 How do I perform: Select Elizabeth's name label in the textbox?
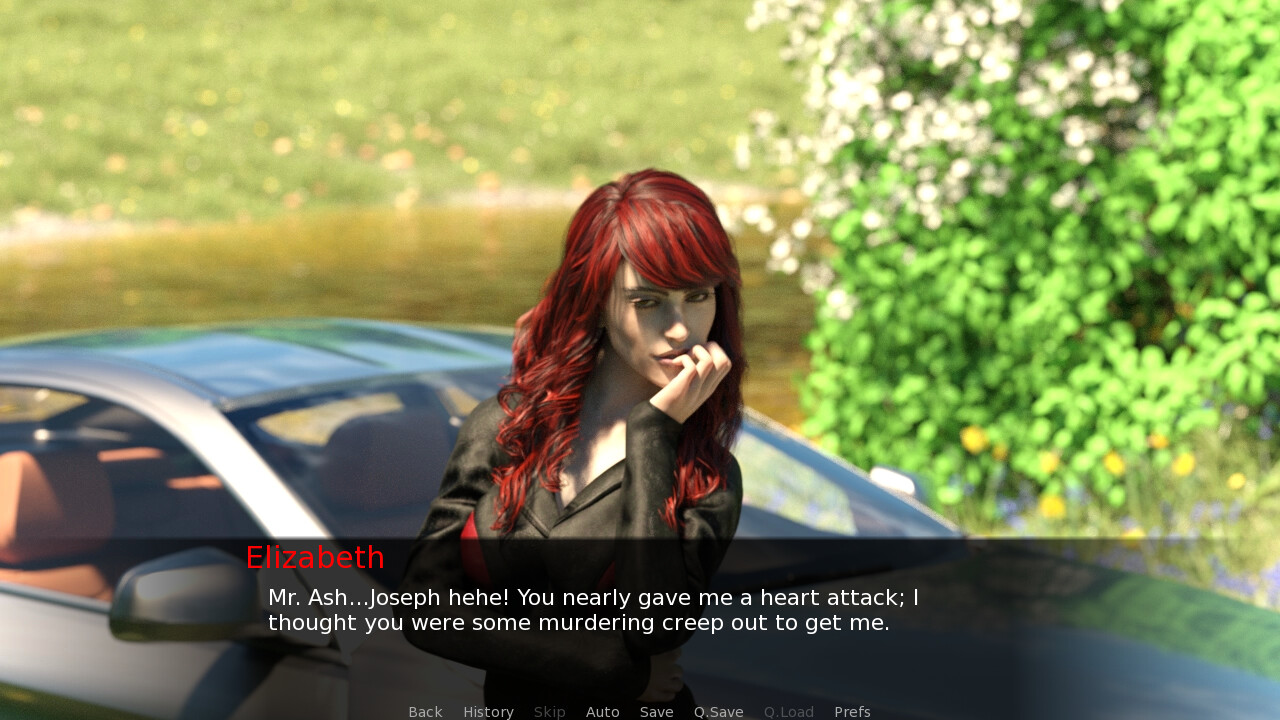click(315, 557)
